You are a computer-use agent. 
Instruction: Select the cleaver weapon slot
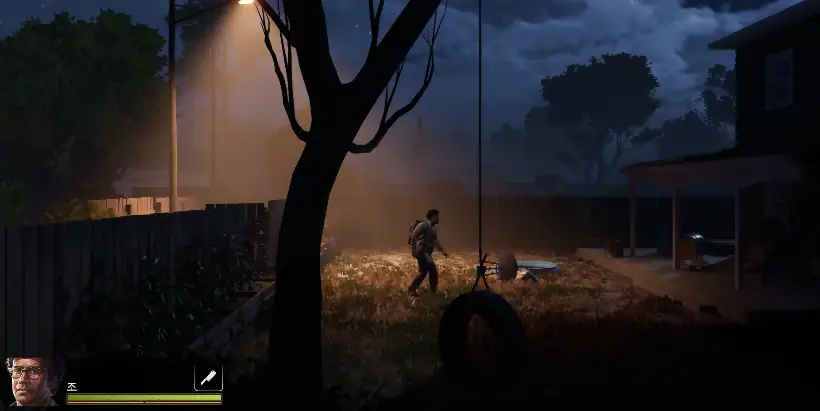click(208, 378)
